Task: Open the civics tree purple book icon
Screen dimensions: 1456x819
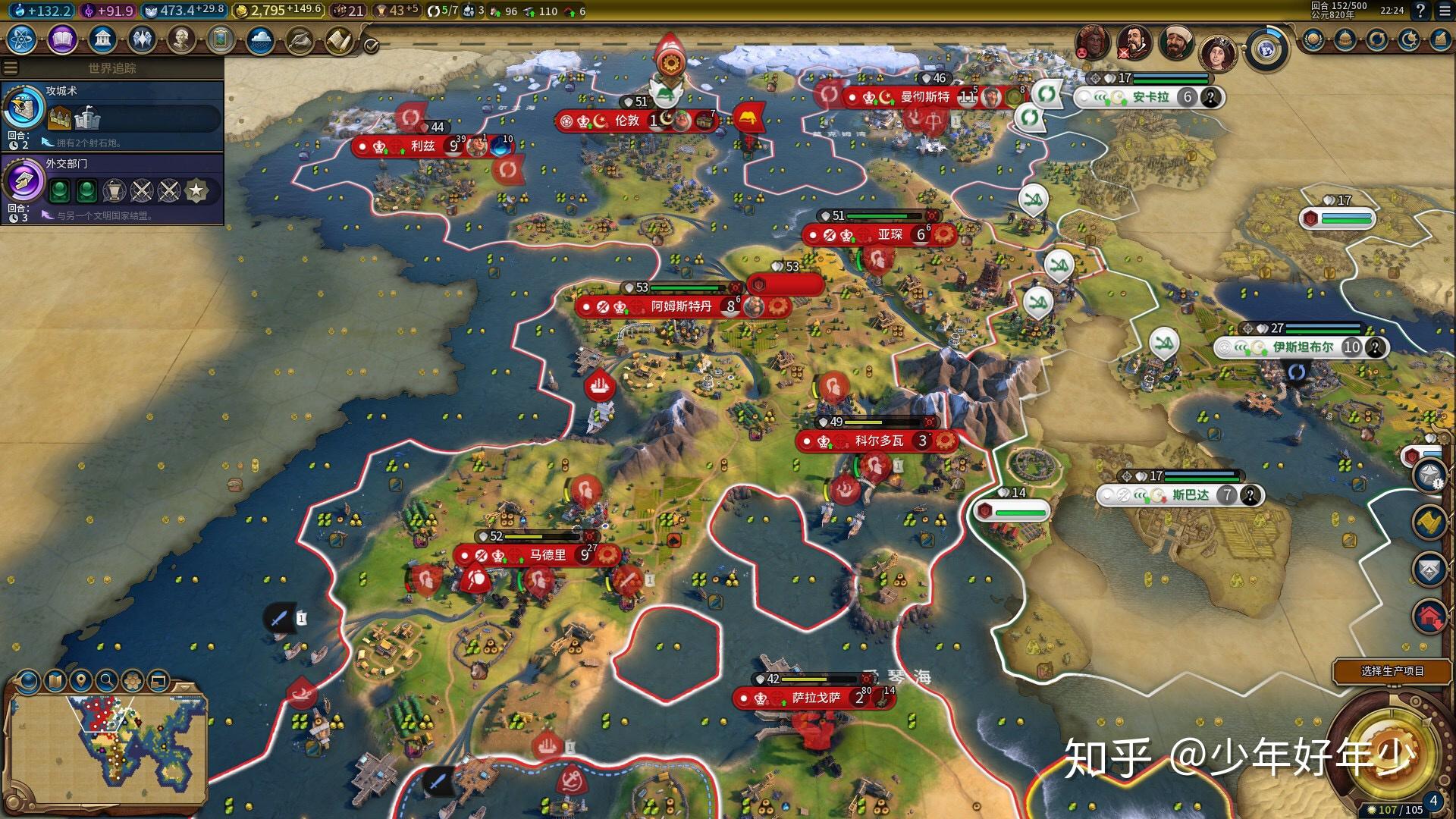Action: 63,39
